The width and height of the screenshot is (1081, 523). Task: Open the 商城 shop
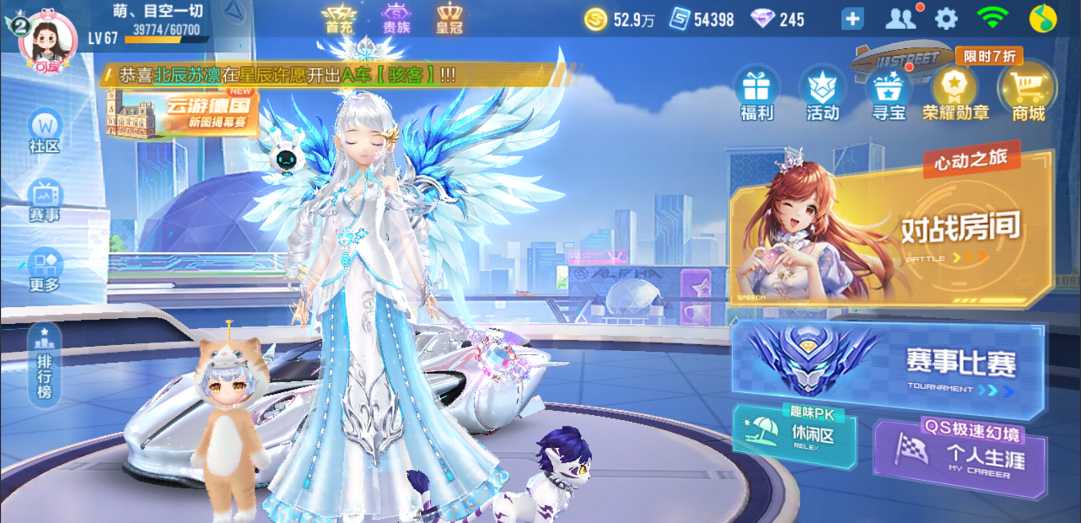[x=1027, y=92]
